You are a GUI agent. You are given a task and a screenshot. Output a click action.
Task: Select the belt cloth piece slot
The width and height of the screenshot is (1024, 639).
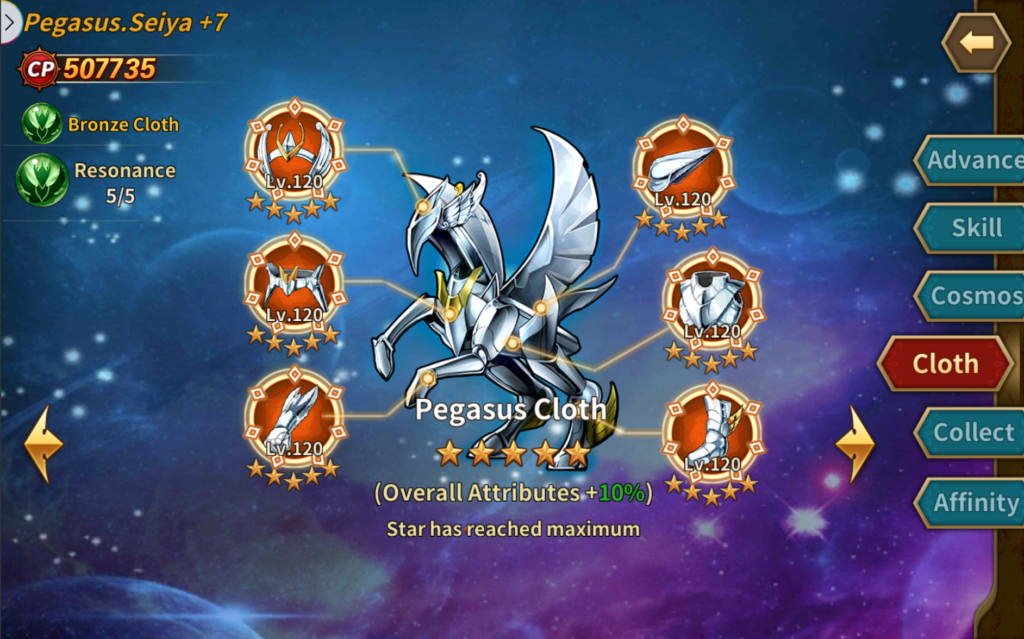(x=294, y=285)
